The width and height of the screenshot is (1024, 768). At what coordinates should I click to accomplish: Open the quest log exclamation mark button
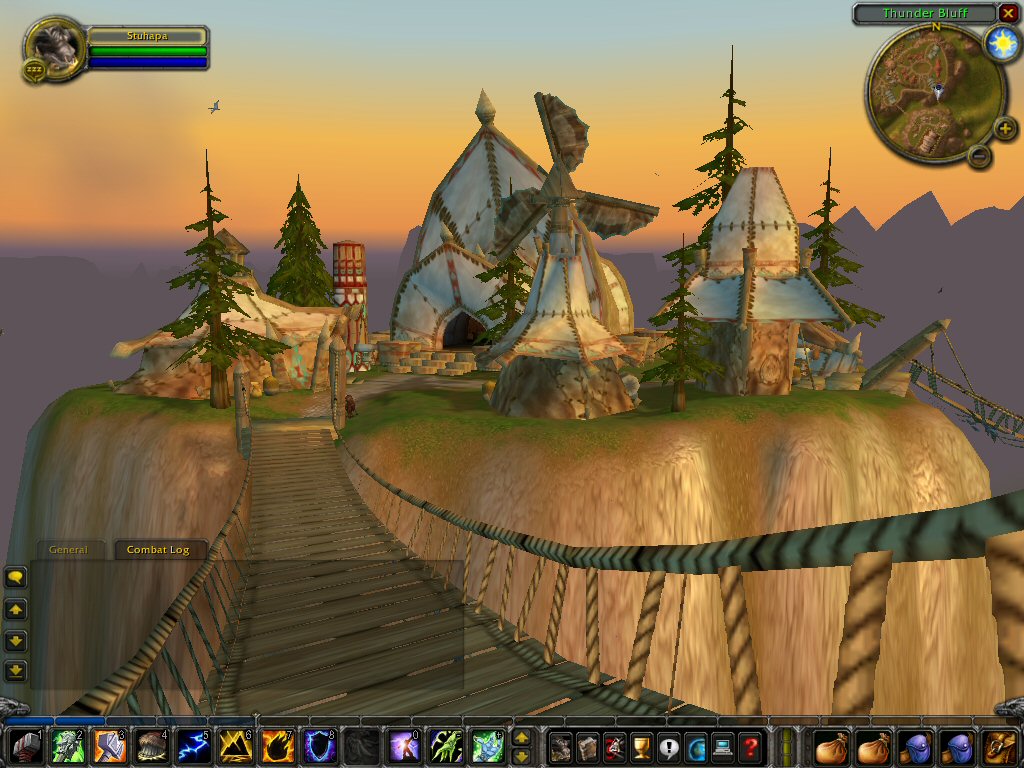[669, 746]
